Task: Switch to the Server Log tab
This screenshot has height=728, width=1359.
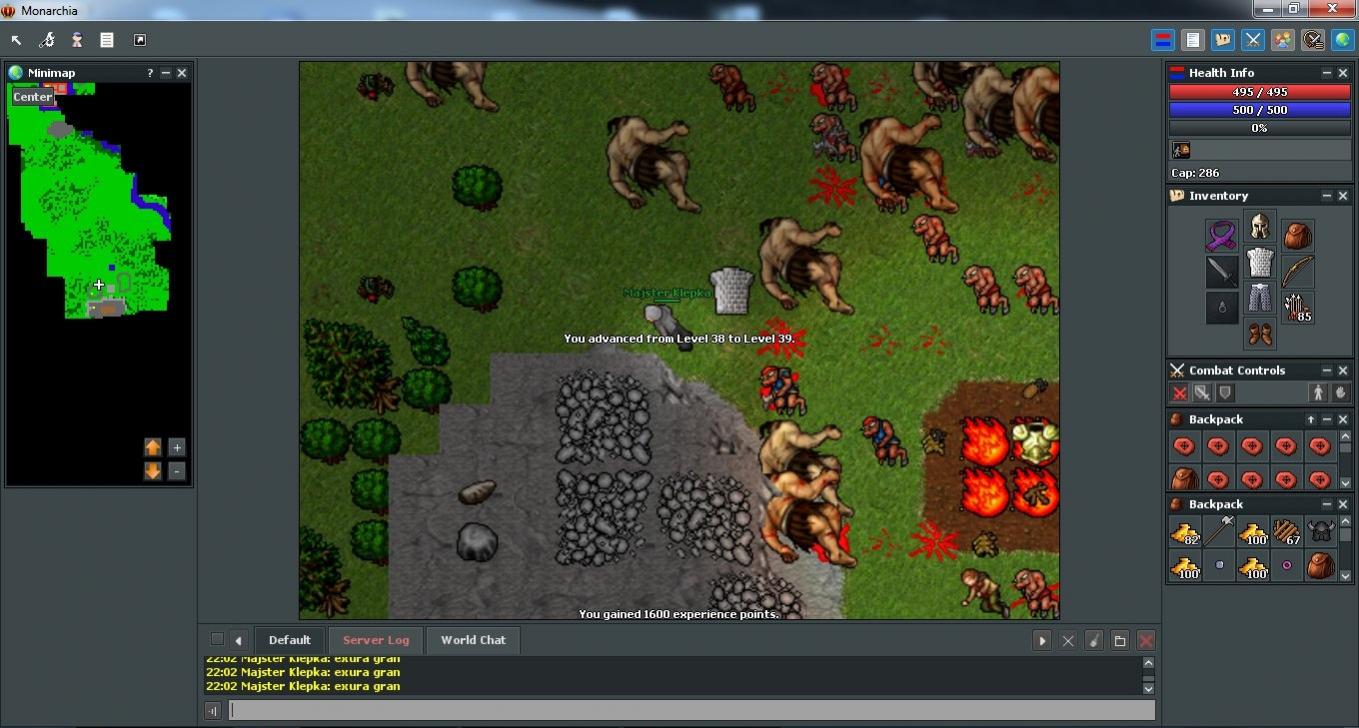Action: [376, 640]
